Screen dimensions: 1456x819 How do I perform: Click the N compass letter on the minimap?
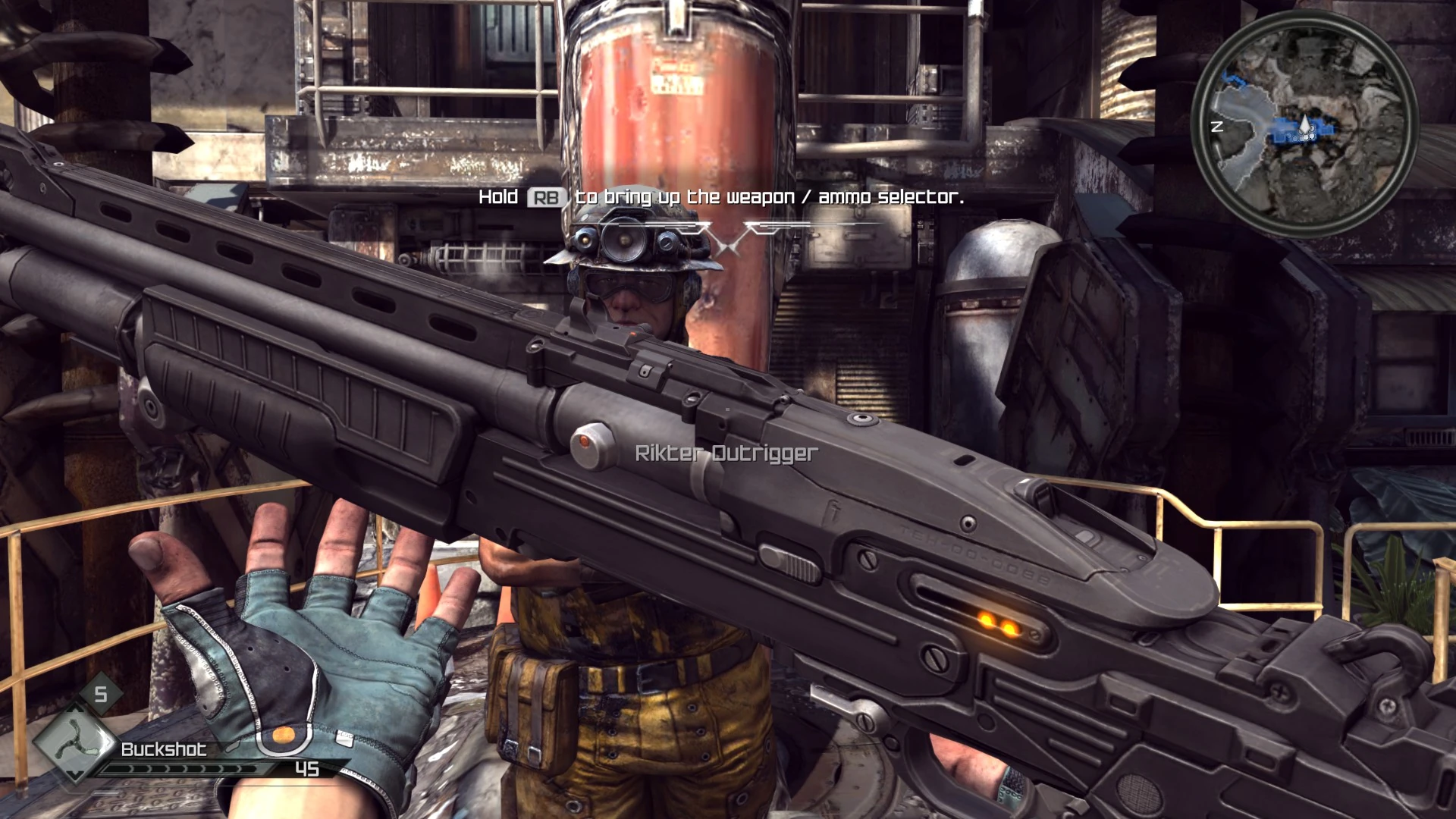coord(1216,126)
